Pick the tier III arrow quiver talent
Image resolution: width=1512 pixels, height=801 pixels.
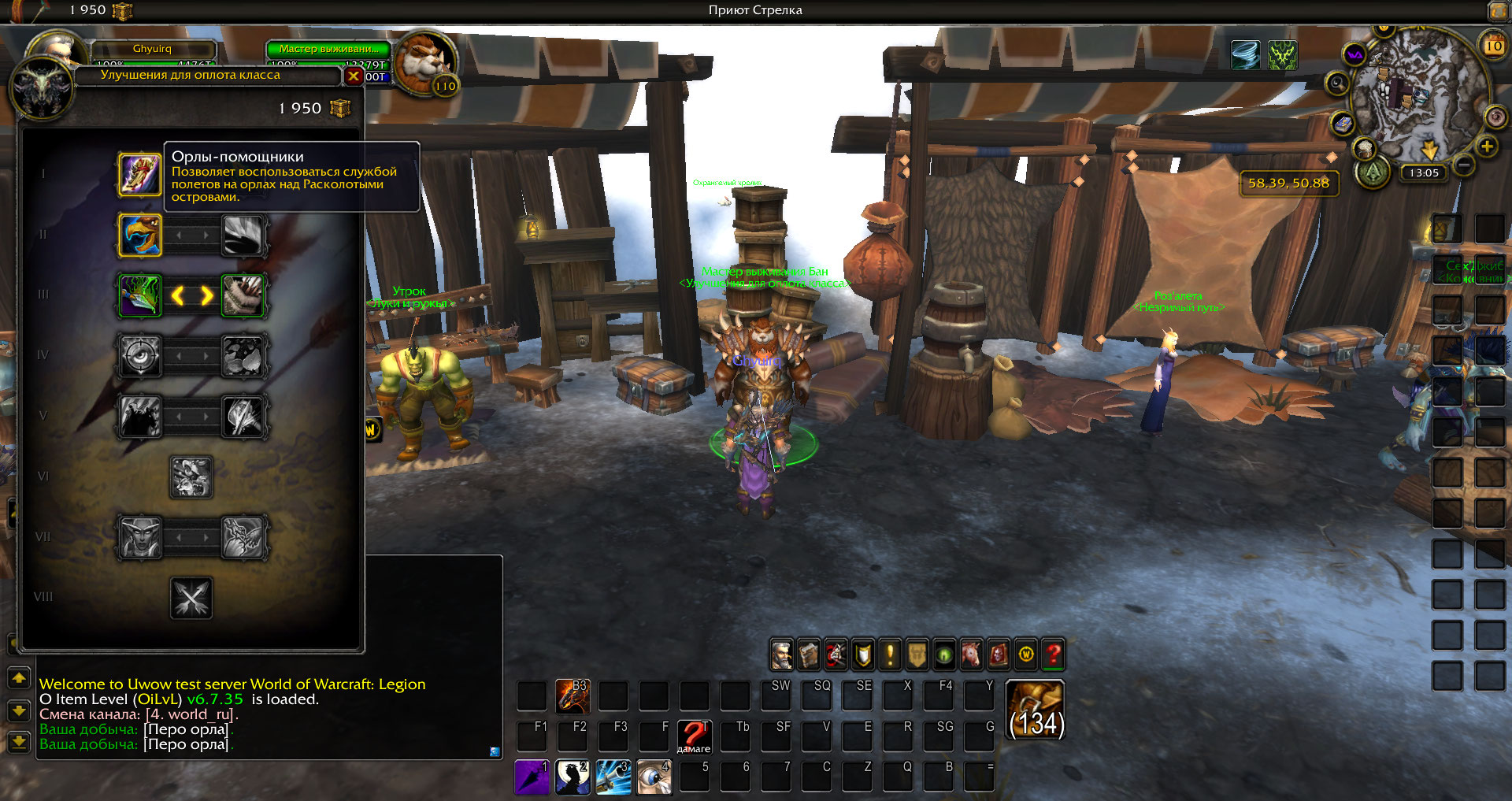pyautogui.click(x=243, y=295)
